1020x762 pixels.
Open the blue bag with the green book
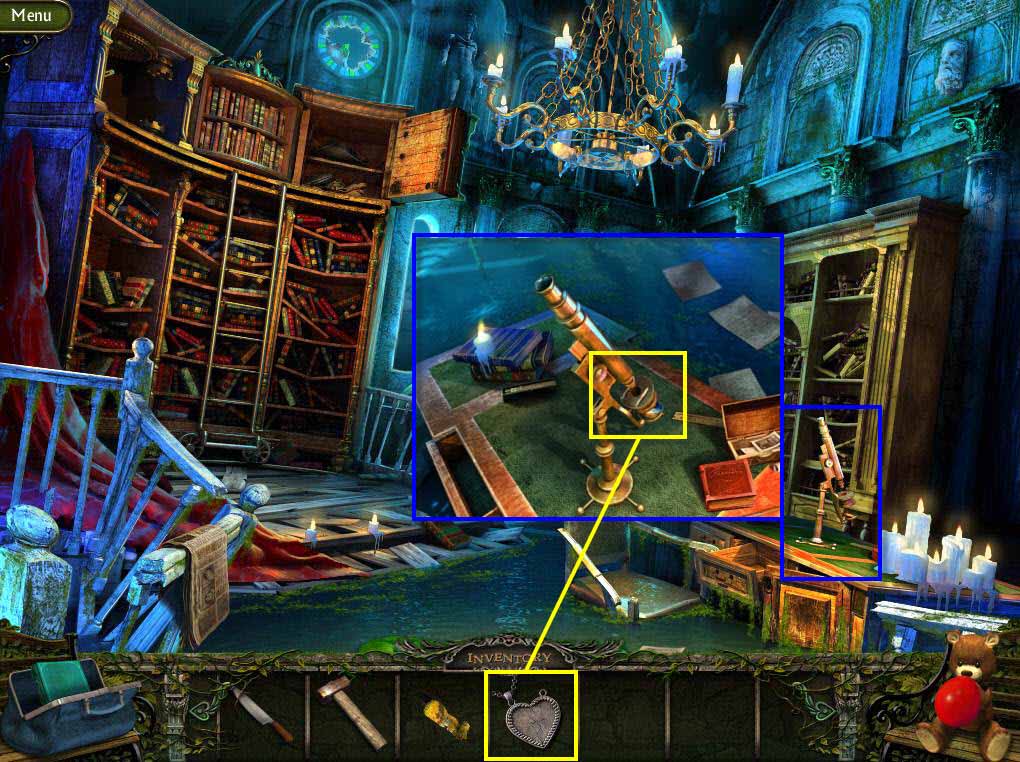click(70, 703)
